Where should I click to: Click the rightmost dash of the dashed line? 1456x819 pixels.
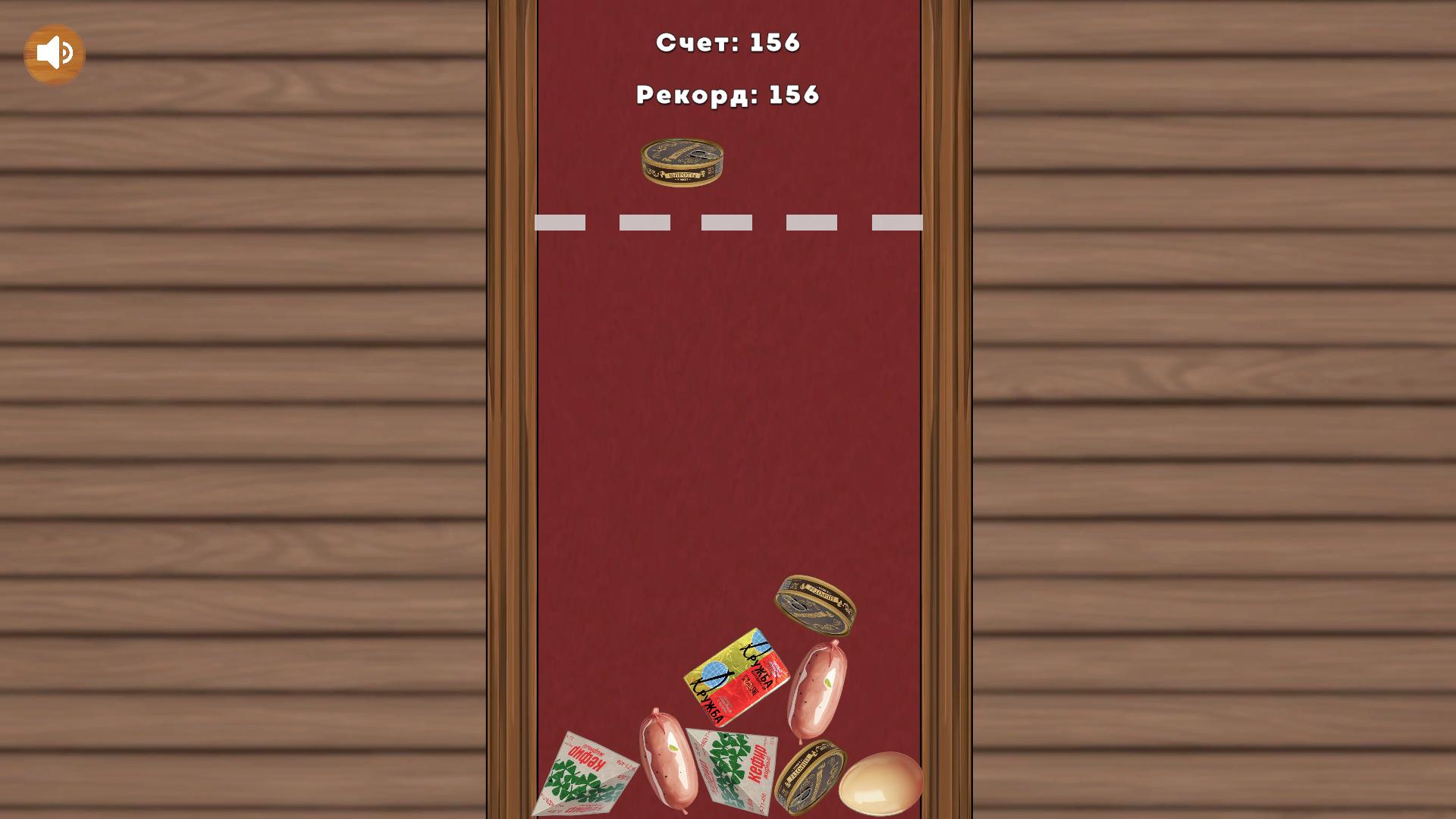pos(897,221)
